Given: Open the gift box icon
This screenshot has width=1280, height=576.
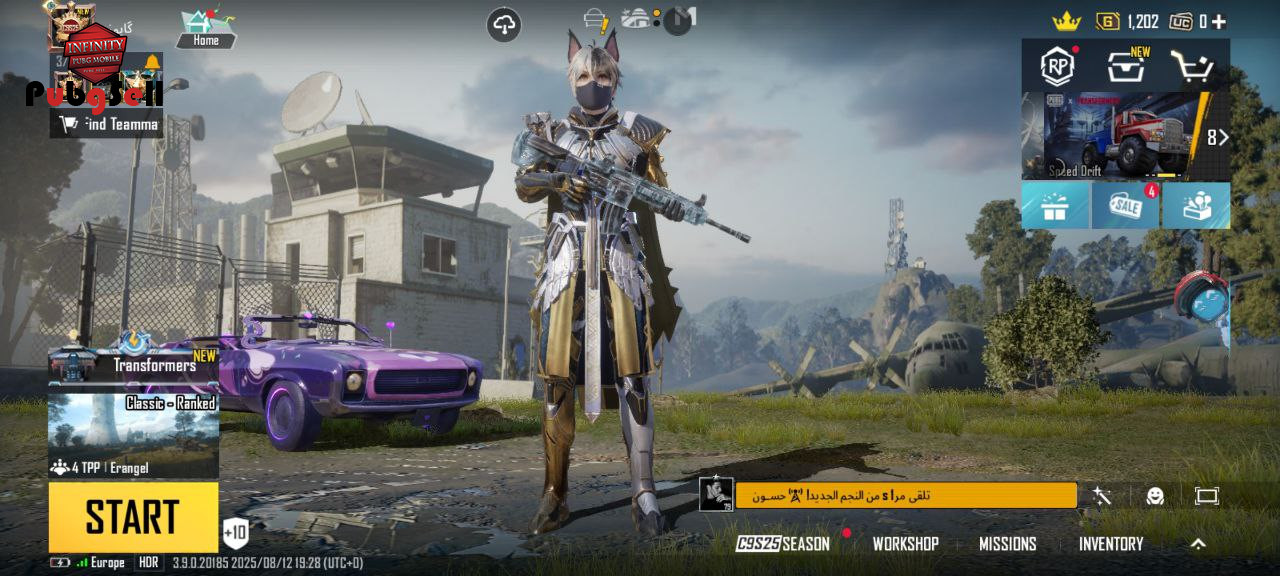Looking at the screenshot, I should [x=1055, y=206].
